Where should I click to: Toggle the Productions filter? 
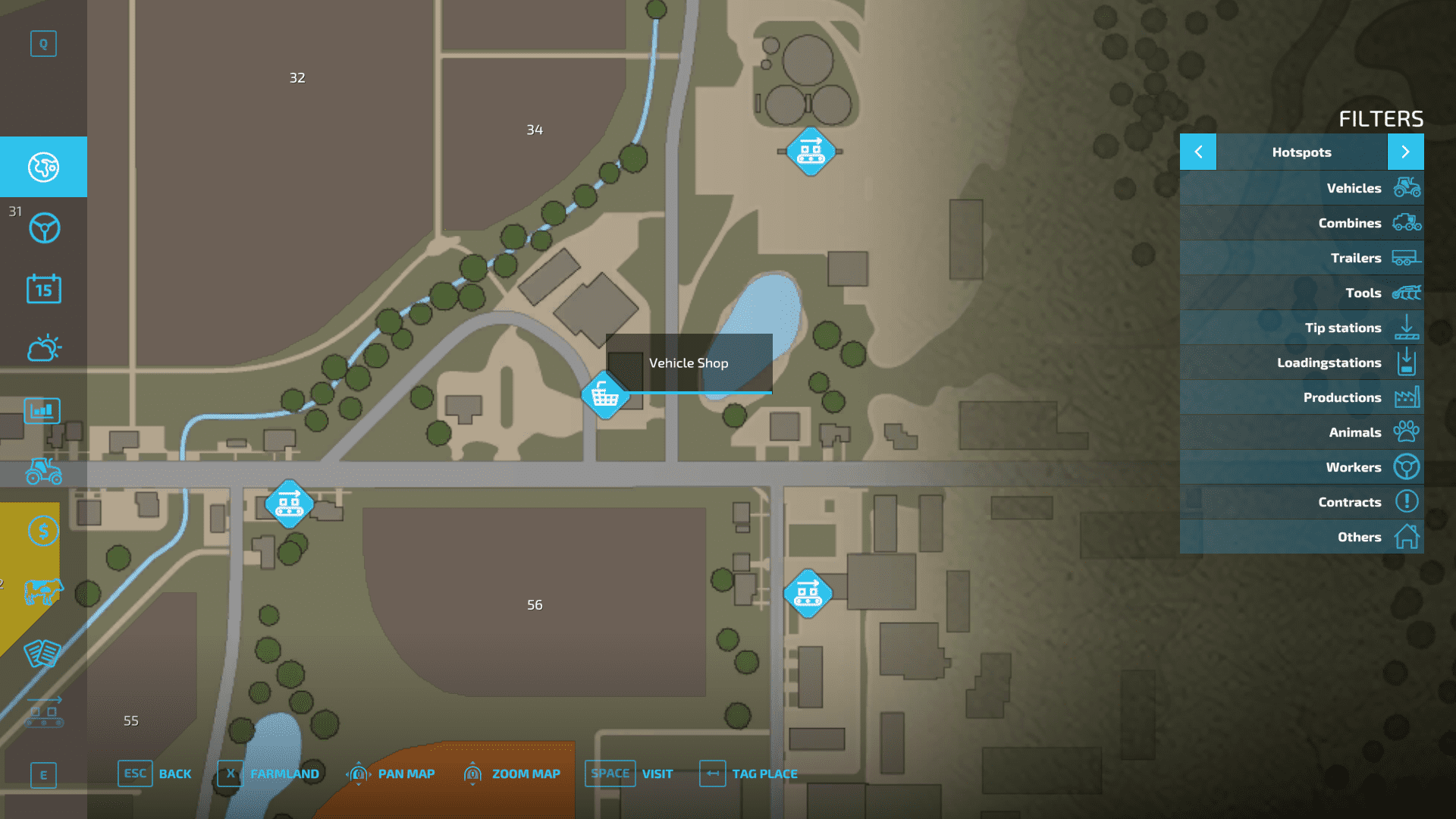tap(1301, 397)
